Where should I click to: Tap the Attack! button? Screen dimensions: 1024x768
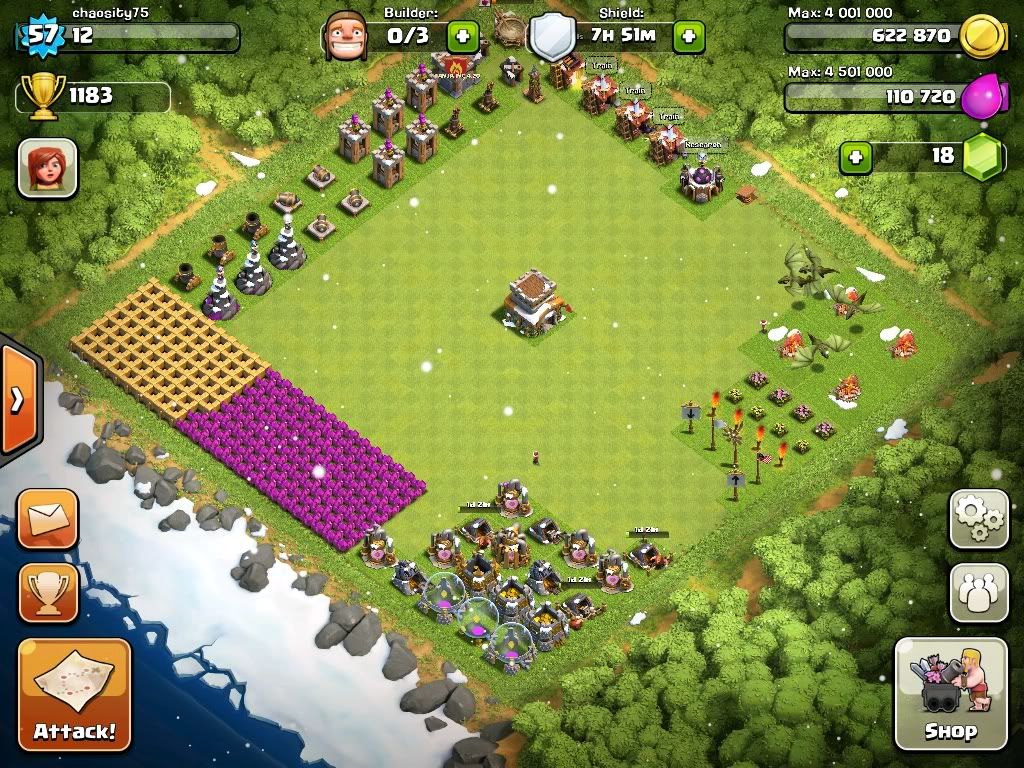74,693
